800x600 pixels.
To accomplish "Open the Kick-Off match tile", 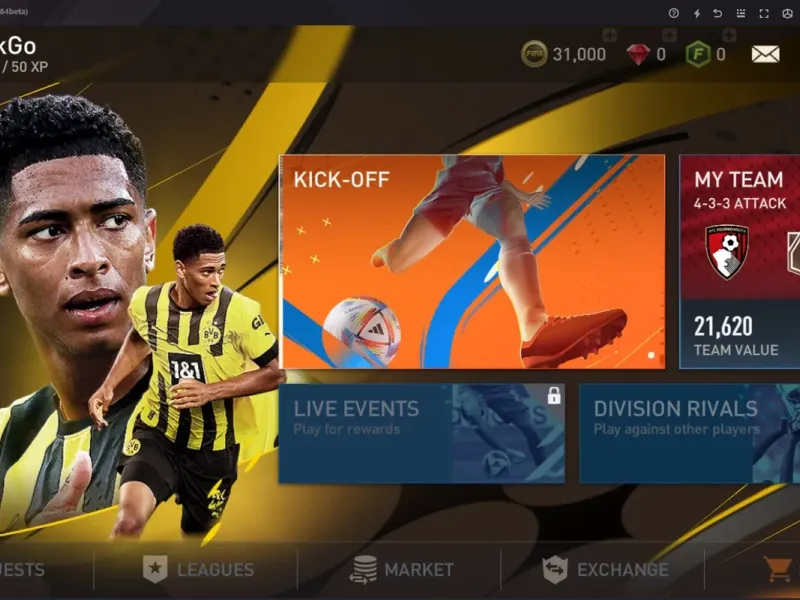I will click(x=471, y=262).
